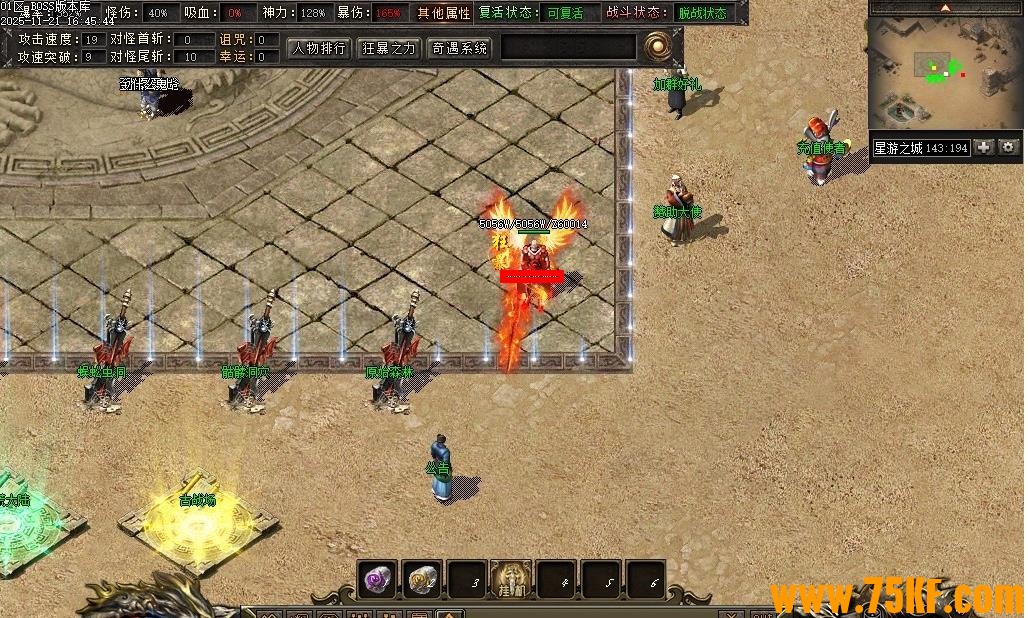Open the gear settings under the minimap

(1008, 148)
